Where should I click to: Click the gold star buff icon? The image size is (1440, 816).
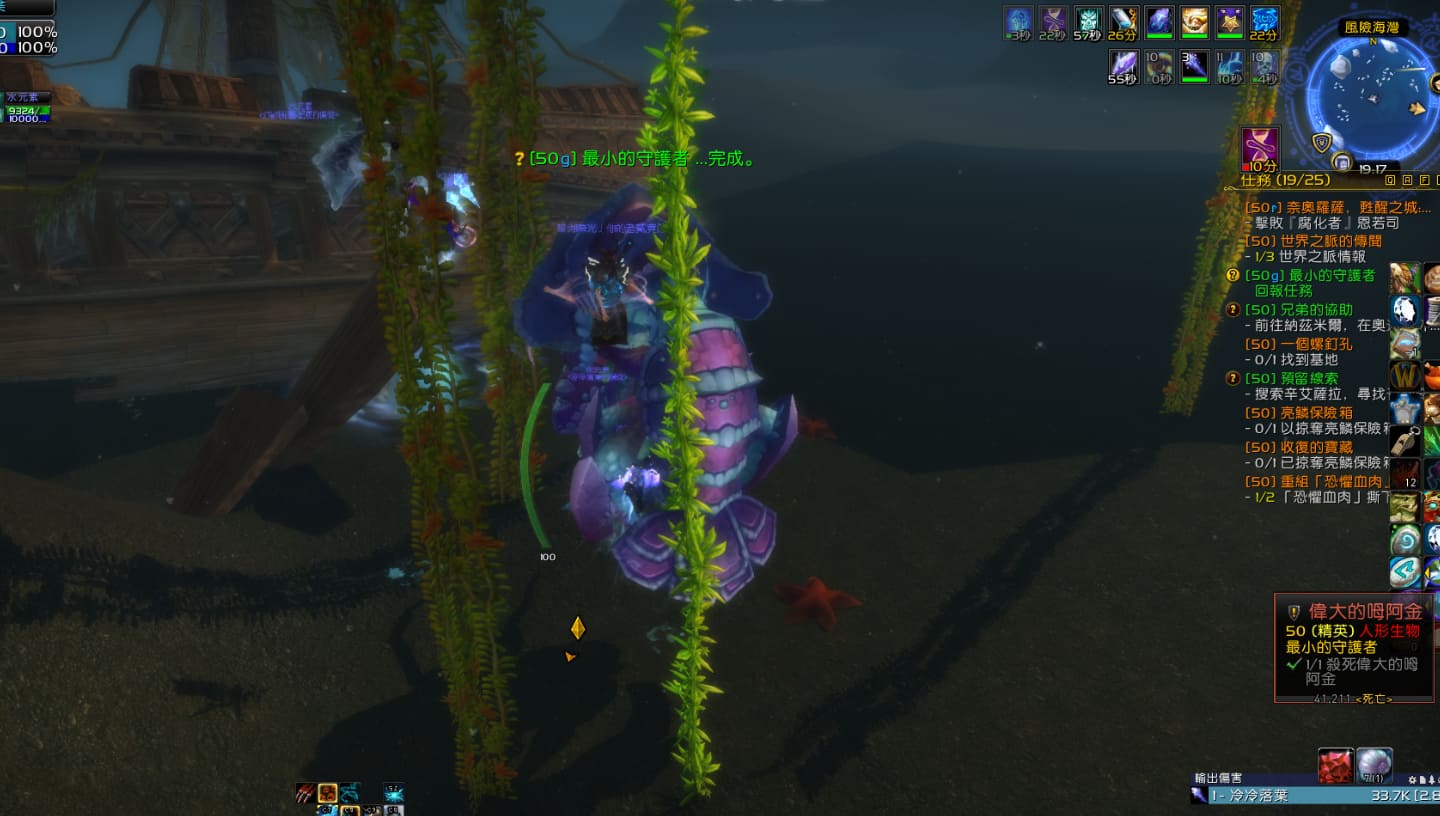point(1229,20)
